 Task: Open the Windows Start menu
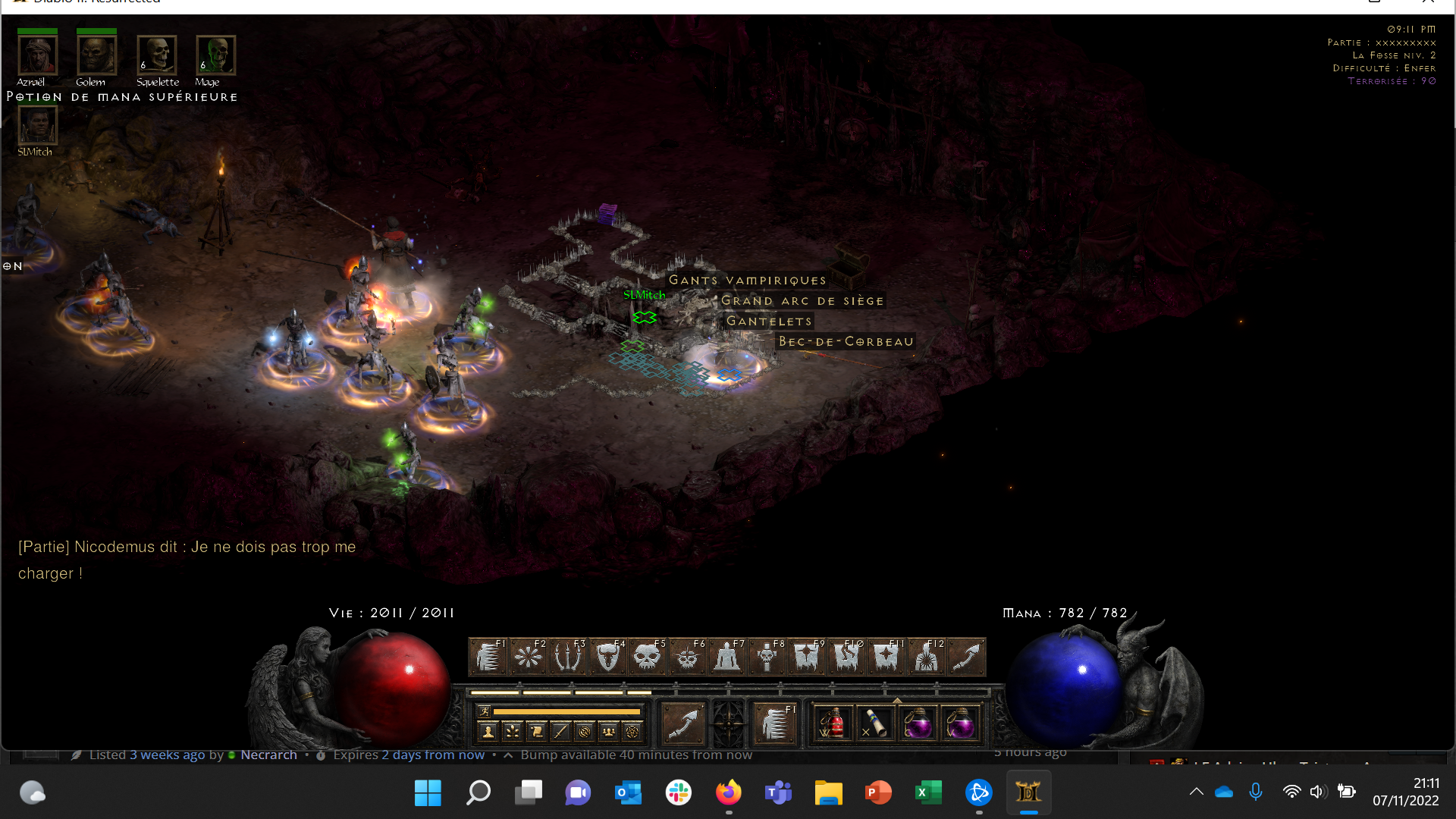428,793
